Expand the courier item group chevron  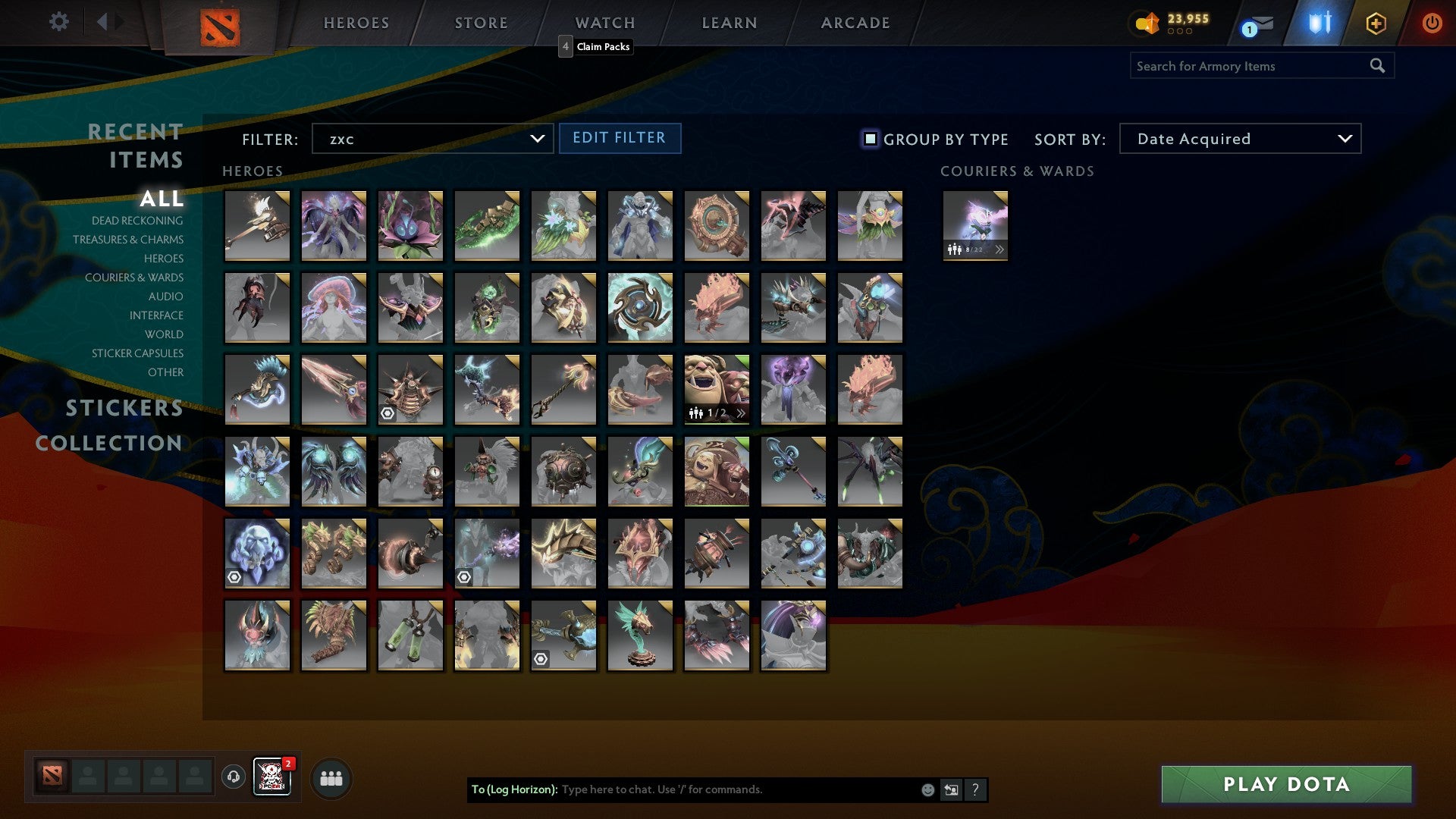999,249
